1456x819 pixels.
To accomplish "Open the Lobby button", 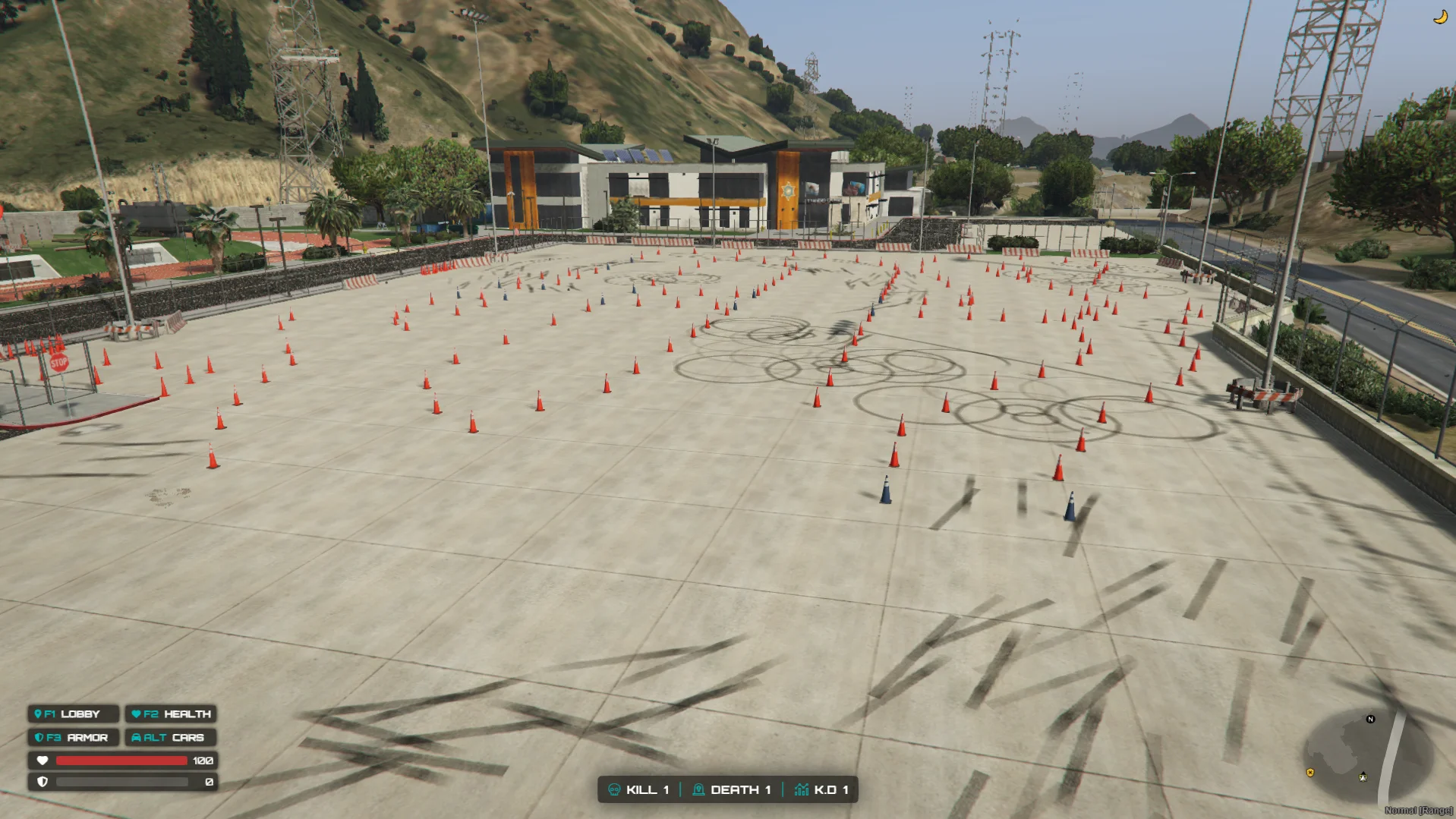I will click(73, 713).
